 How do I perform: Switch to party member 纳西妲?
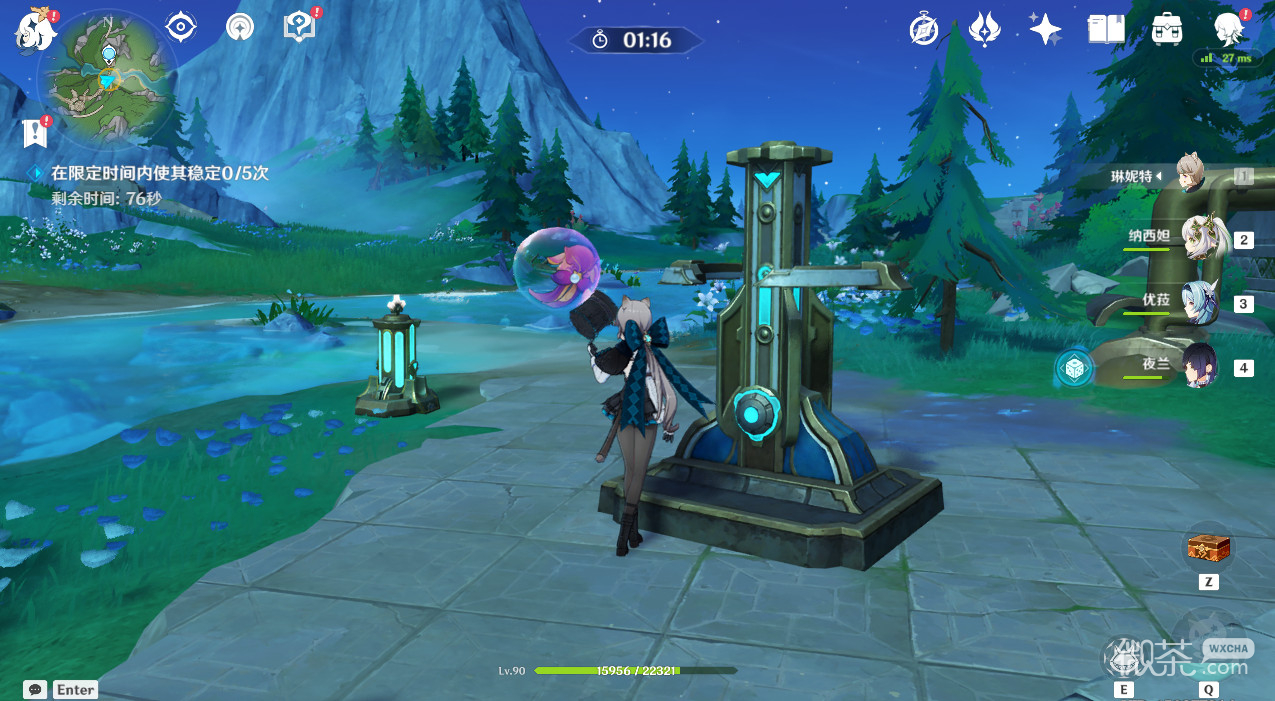(1199, 240)
